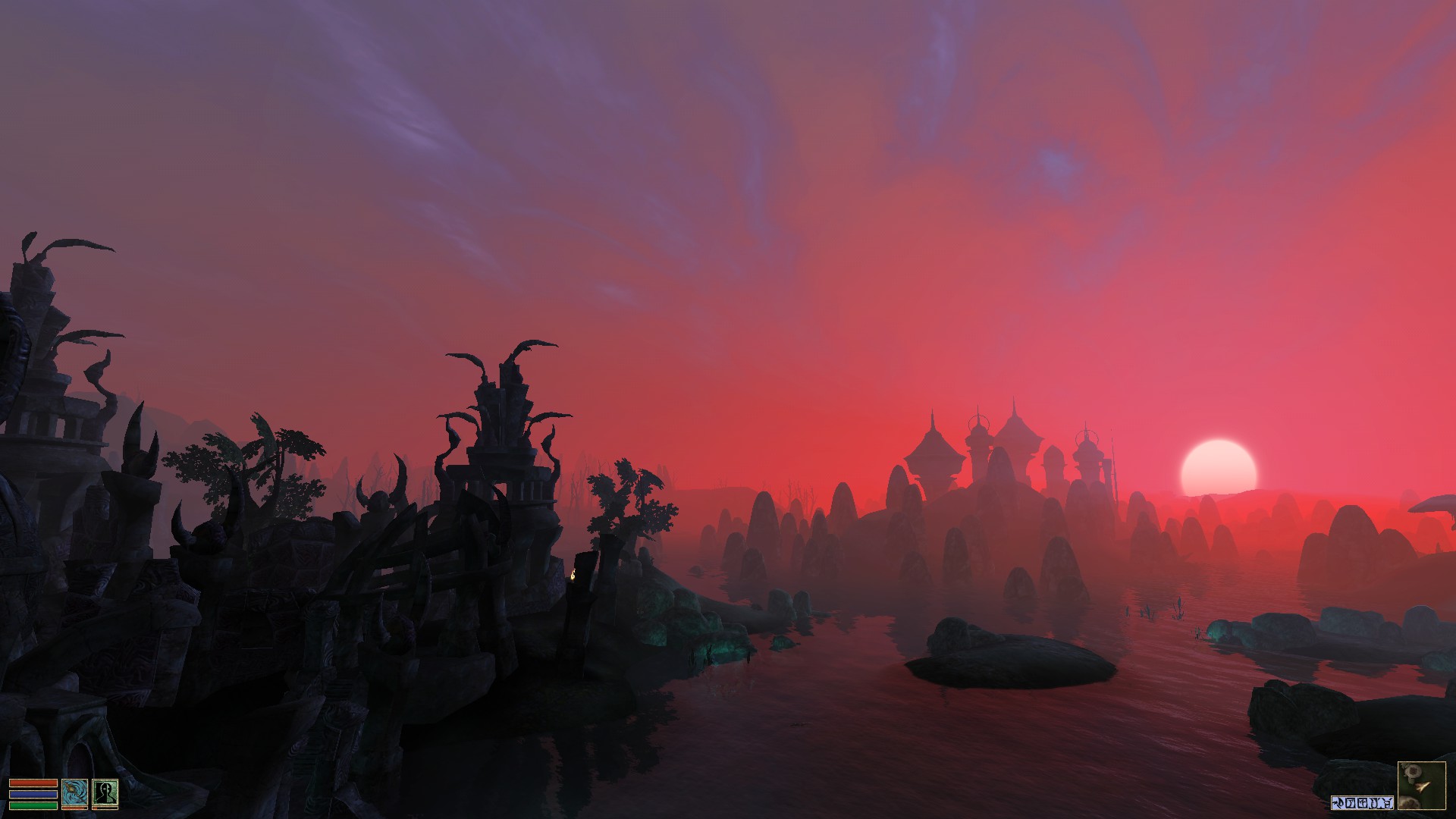Click the second effect icon in the effects bar

(1350, 802)
